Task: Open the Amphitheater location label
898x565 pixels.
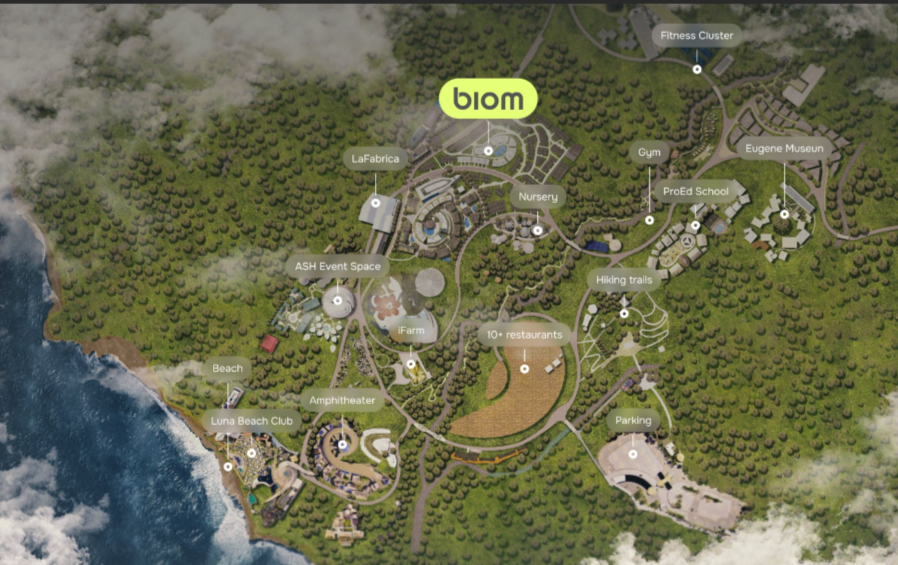Action: (x=342, y=401)
